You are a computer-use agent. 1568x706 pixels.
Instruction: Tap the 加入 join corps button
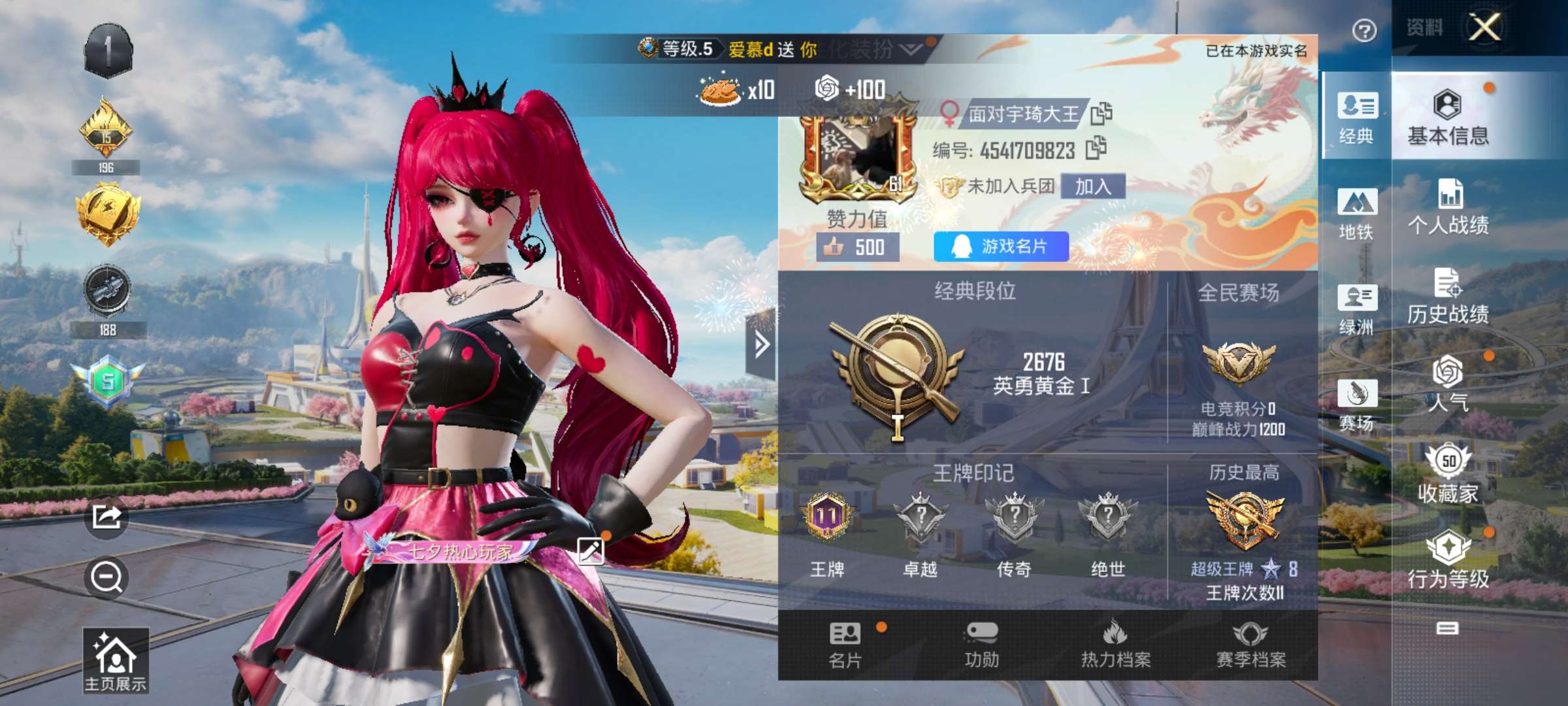[x=1093, y=186]
